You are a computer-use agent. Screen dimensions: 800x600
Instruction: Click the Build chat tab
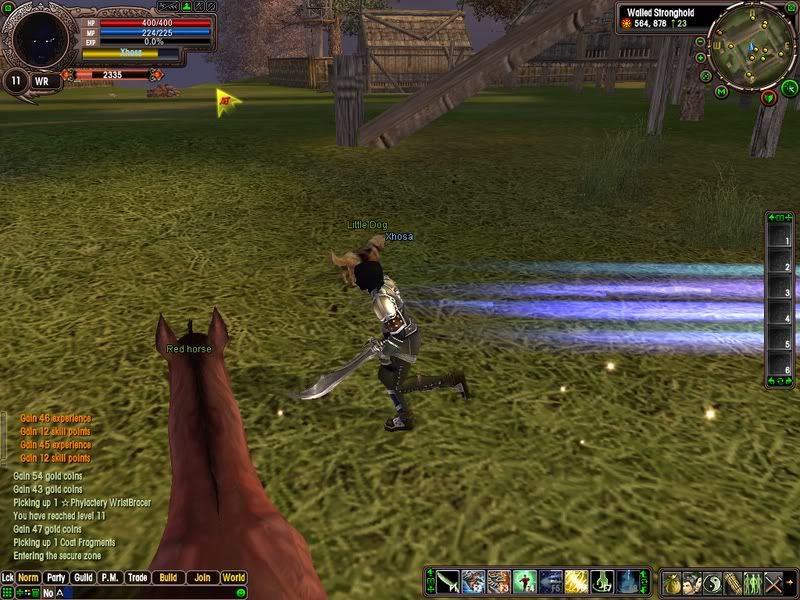(x=168, y=578)
